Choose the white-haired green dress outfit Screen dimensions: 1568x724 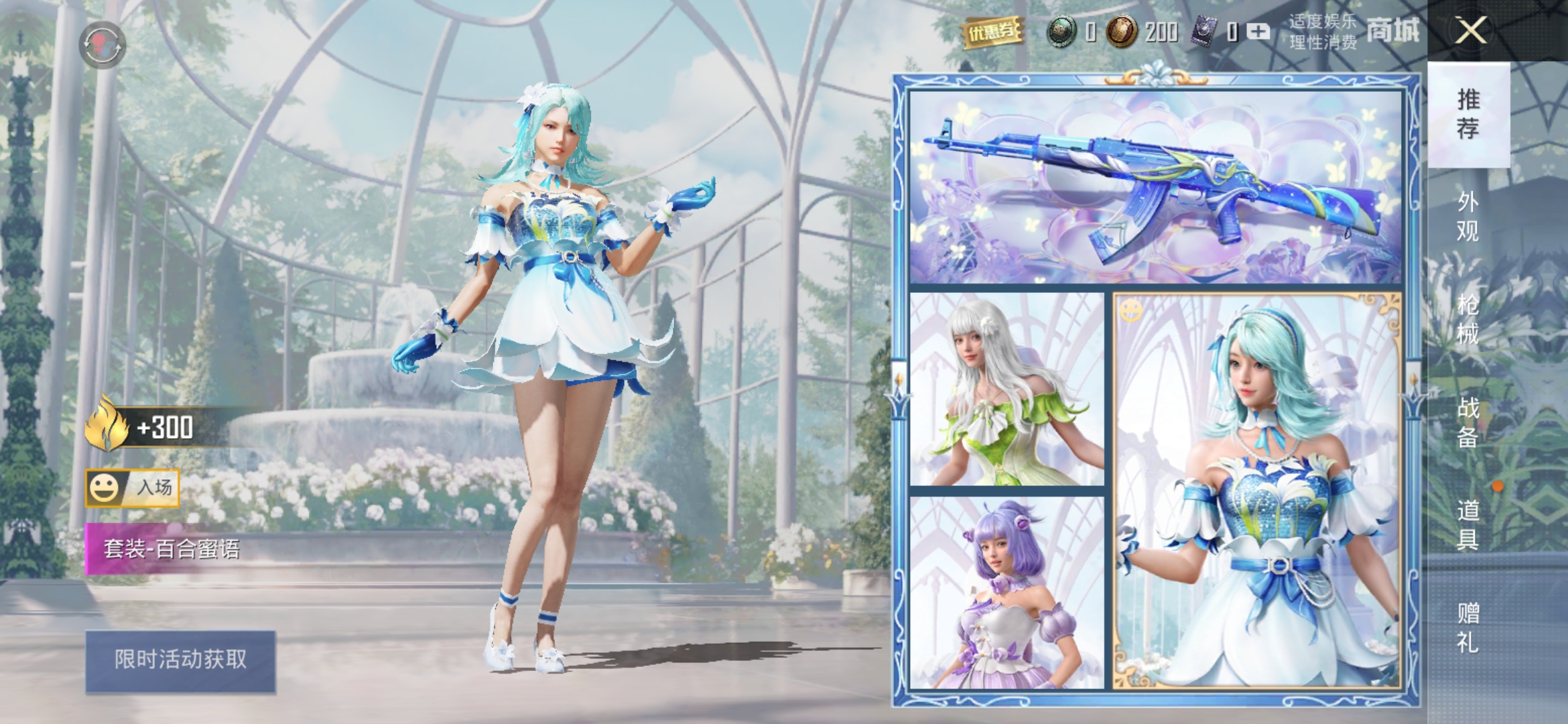tap(1006, 389)
